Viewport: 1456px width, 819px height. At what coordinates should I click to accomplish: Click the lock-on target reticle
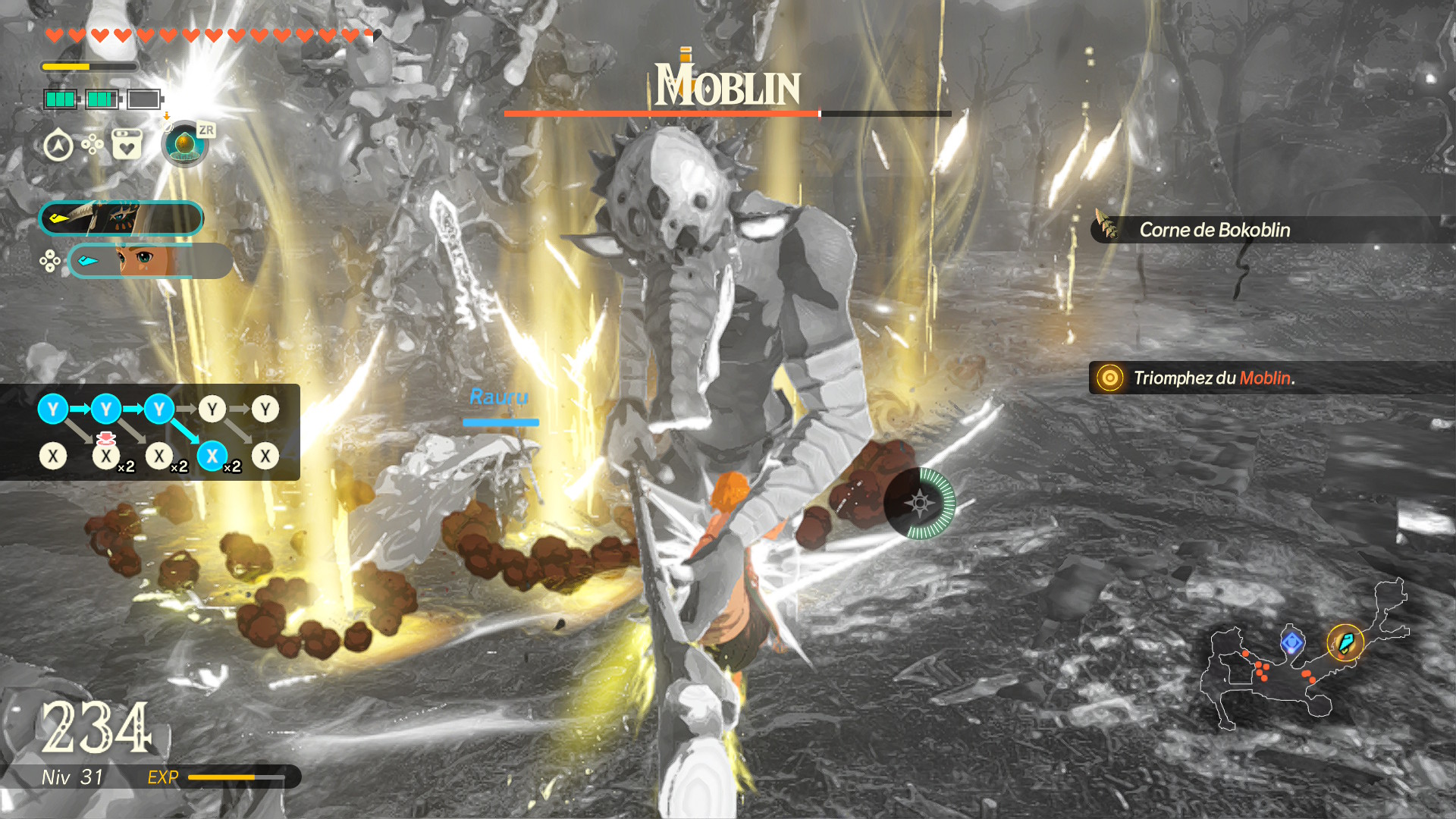[x=920, y=503]
